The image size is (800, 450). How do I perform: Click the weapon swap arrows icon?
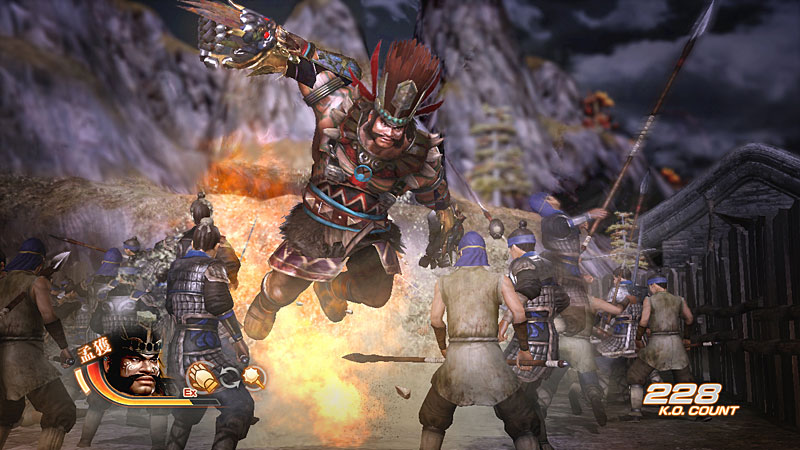pyautogui.click(x=231, y=378)
